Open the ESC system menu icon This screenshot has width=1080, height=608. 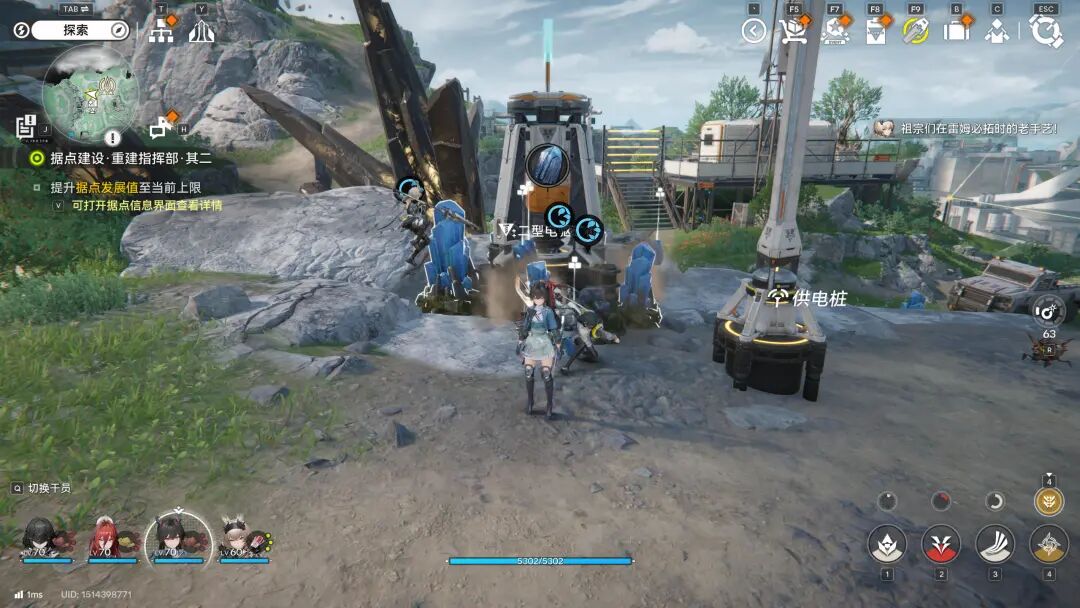pyautogui.click(x=1046, y=31)
